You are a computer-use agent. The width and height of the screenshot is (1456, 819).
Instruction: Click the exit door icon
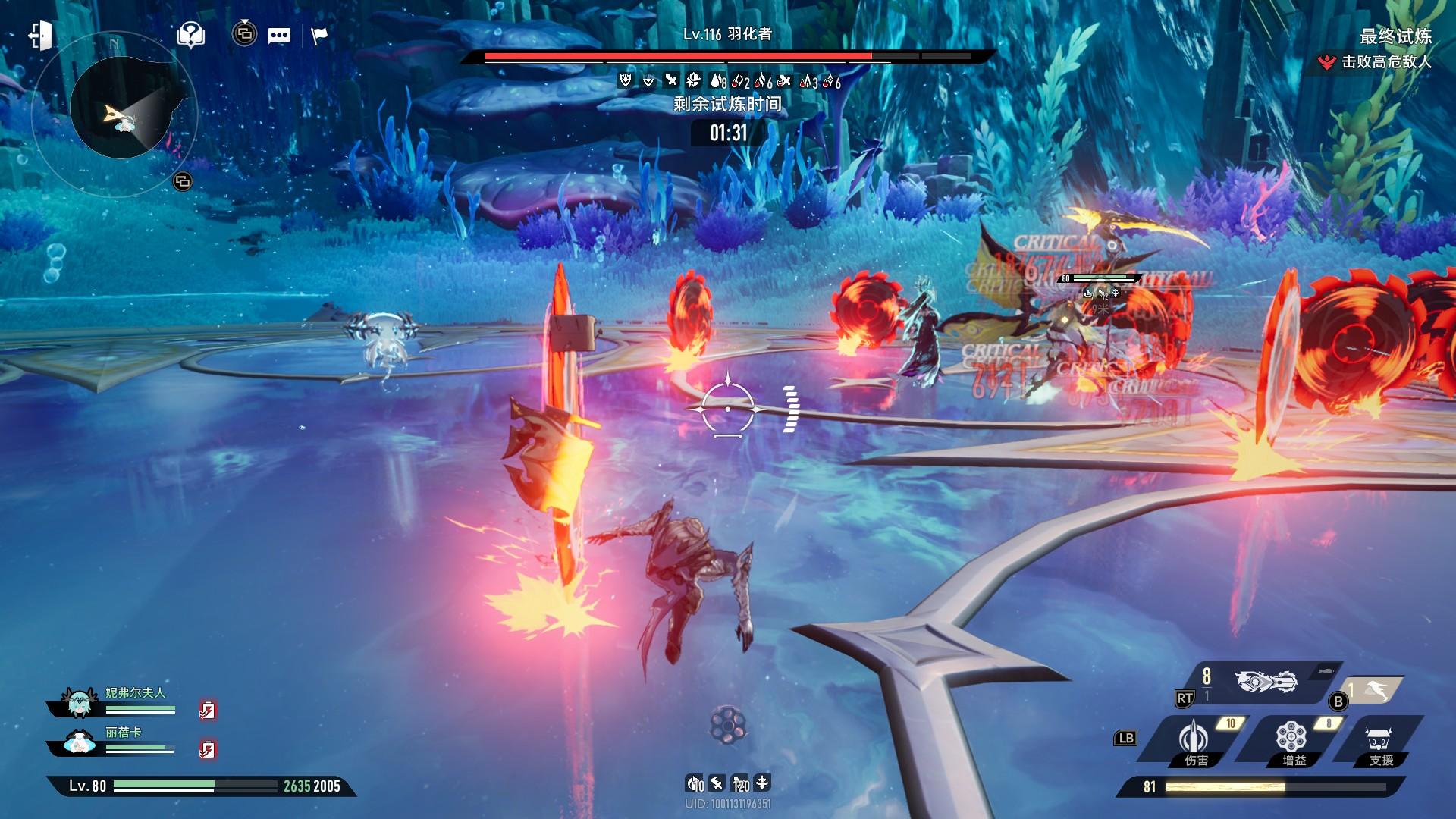point(41,36)
